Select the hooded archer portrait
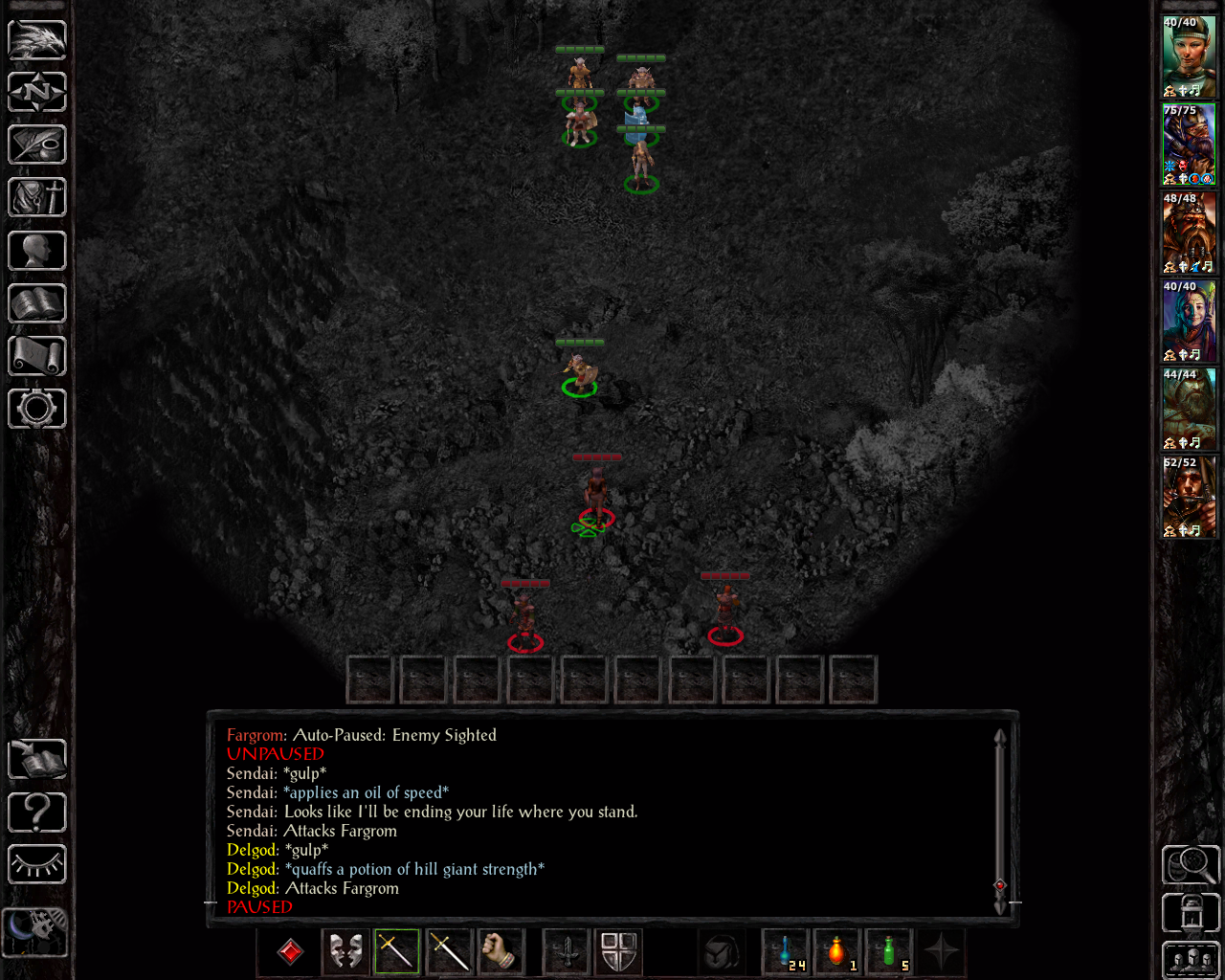 tap(1189, 497)
